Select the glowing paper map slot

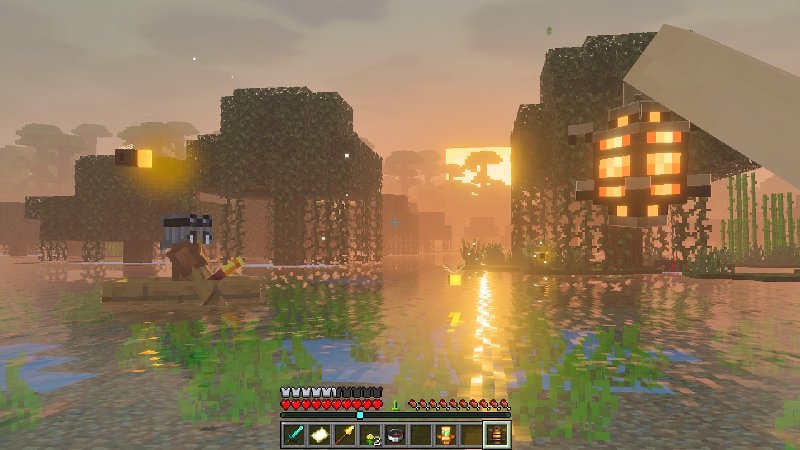click(x=320, y=434)
